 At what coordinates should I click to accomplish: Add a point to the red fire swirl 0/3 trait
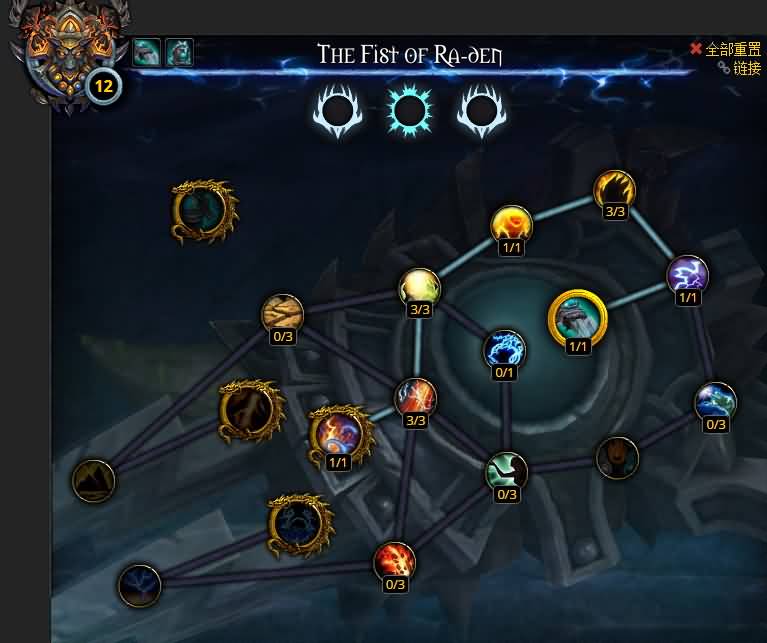point(394,562)
